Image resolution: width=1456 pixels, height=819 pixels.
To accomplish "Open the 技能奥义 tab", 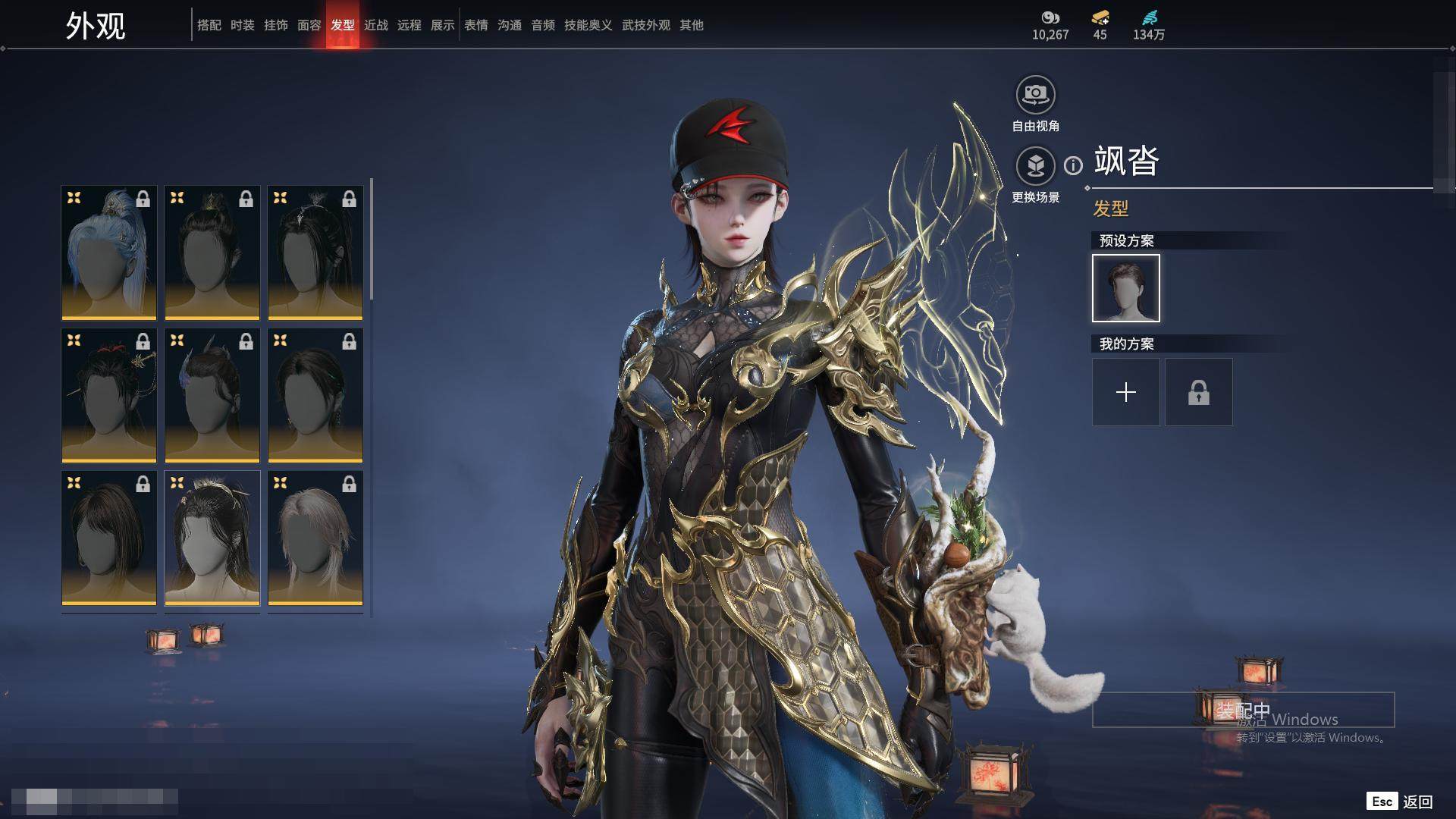I will [x=588, y=25].
